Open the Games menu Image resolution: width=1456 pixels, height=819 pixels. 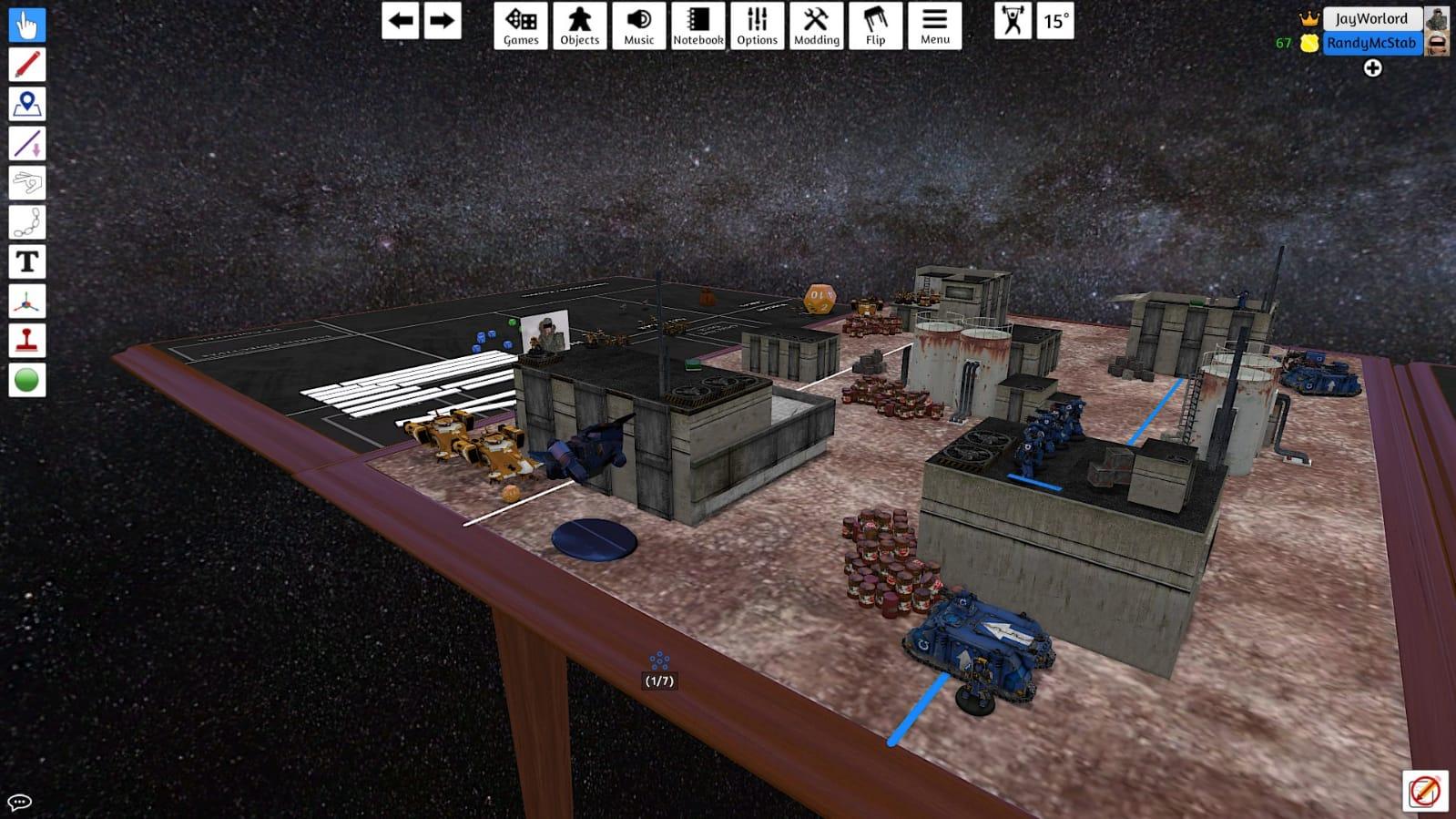coord(519,25)
